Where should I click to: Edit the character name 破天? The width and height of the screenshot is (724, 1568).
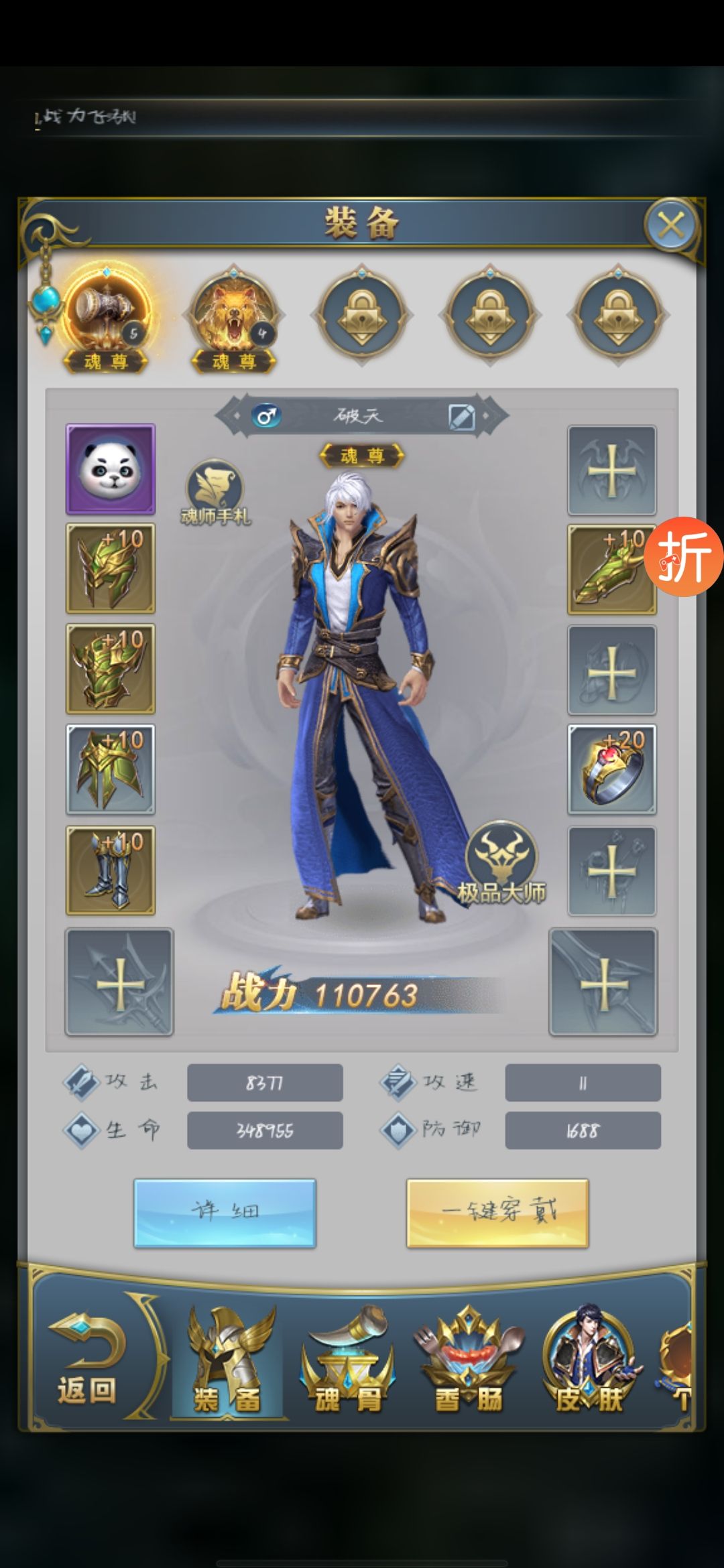coord(461,417)
